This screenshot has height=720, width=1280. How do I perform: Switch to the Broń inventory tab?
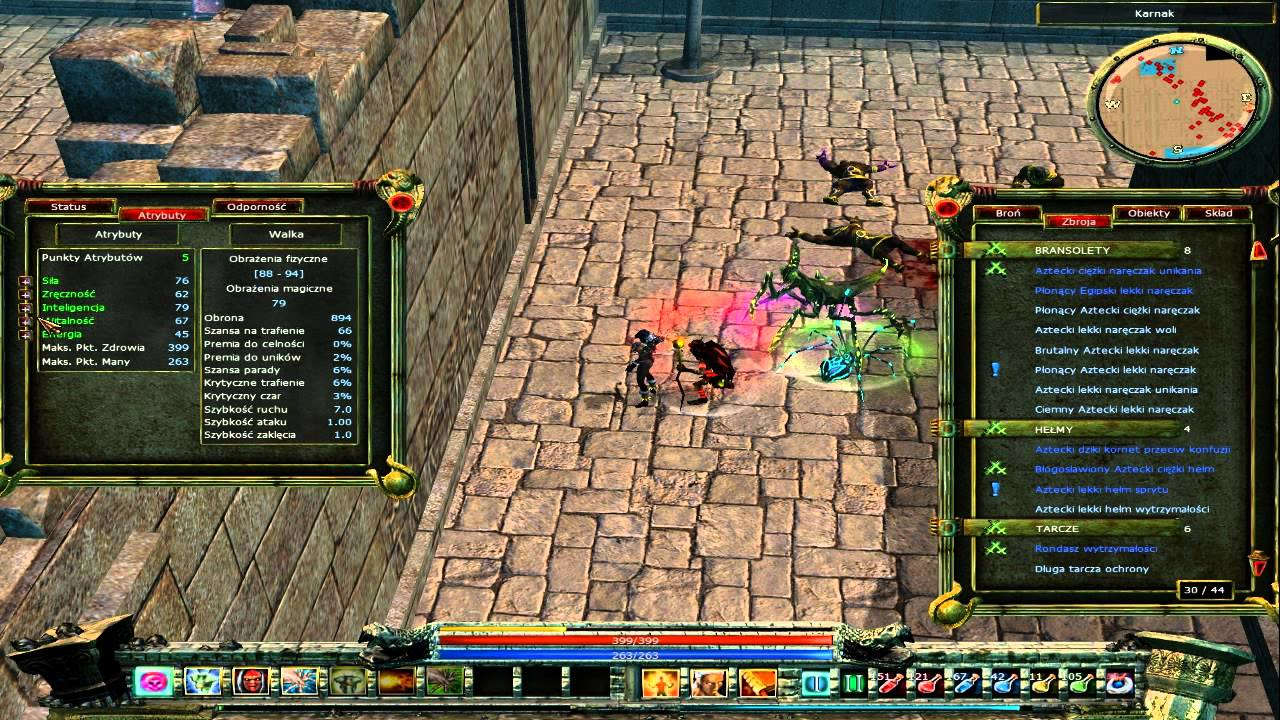point(1007,213)
